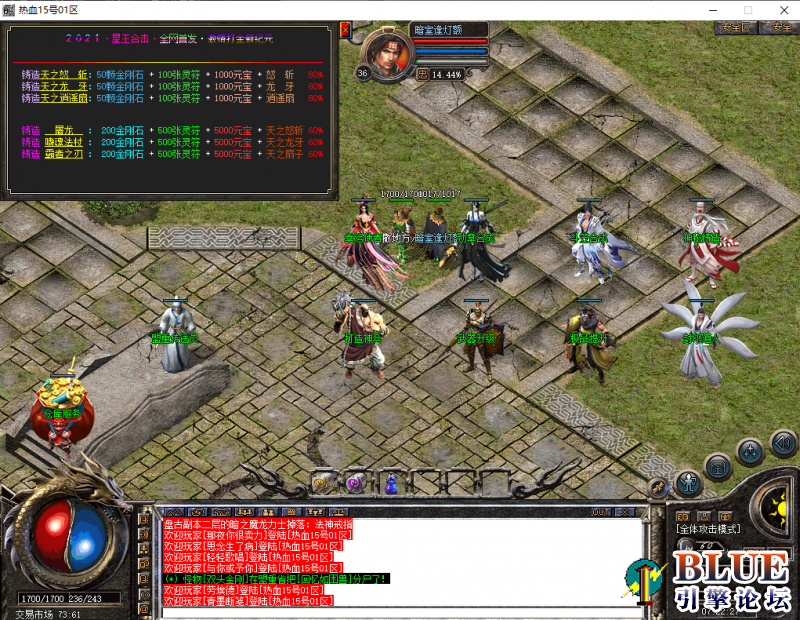The image size is (800, 620).
Task: Toggle the speaker sound button
Action: point(783,442)
